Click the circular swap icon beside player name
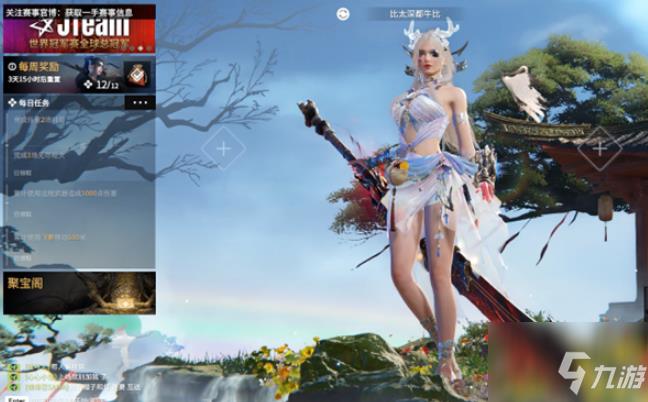The width and height of the screenshot is (648, 402). click(x=343, y=14)
